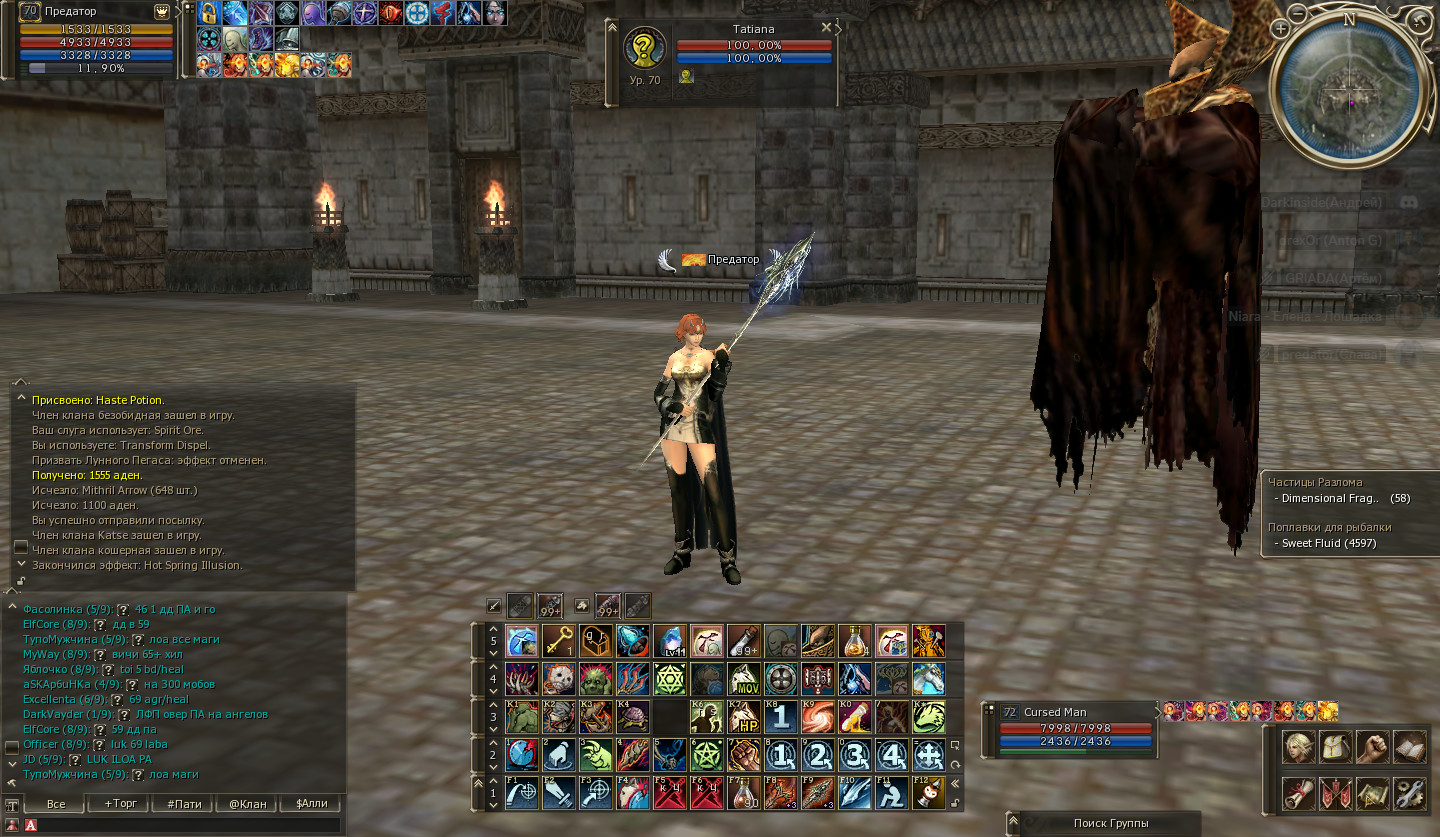The height and width of the screenshot is (837, 1440).
Task: Open character status via elf portrait icon
Action: tap(1298, 747)
